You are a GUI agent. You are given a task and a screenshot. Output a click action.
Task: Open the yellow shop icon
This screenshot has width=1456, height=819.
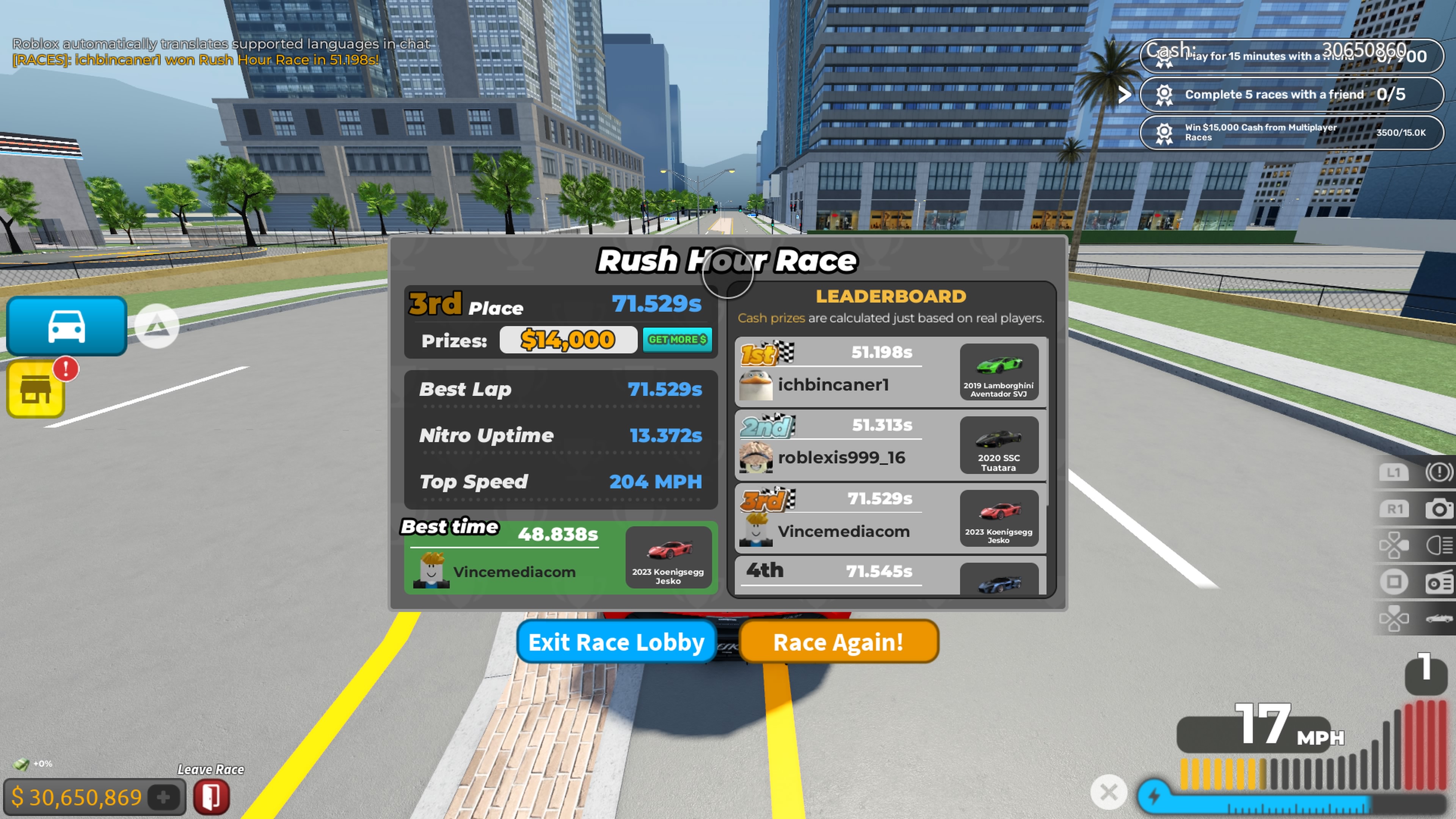click(36, 389)
